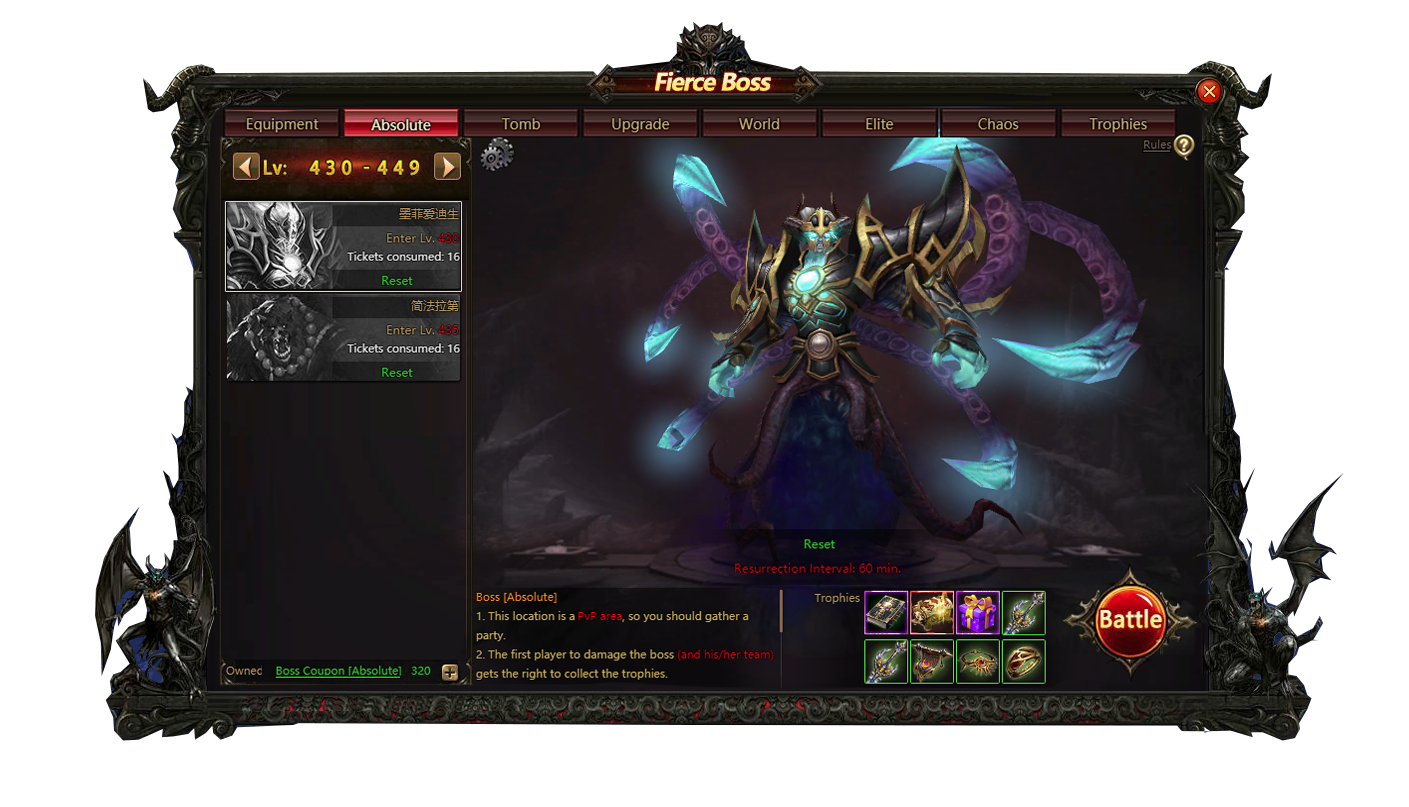
Task: Open the Tomb boss tab
Action: tap(520, 124)
